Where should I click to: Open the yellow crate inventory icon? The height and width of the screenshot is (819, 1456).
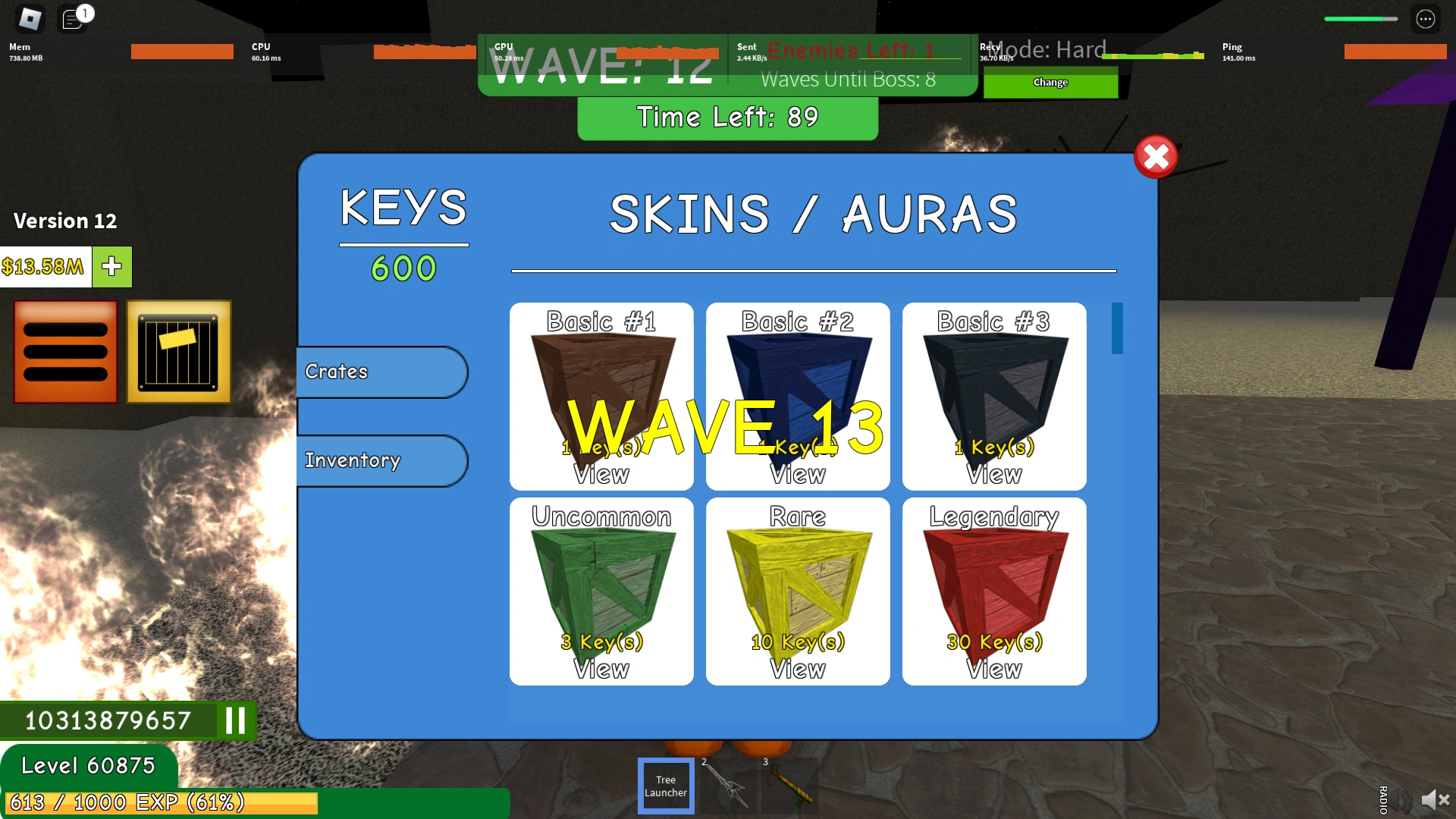pyautogui.click(x=179, y=352)
